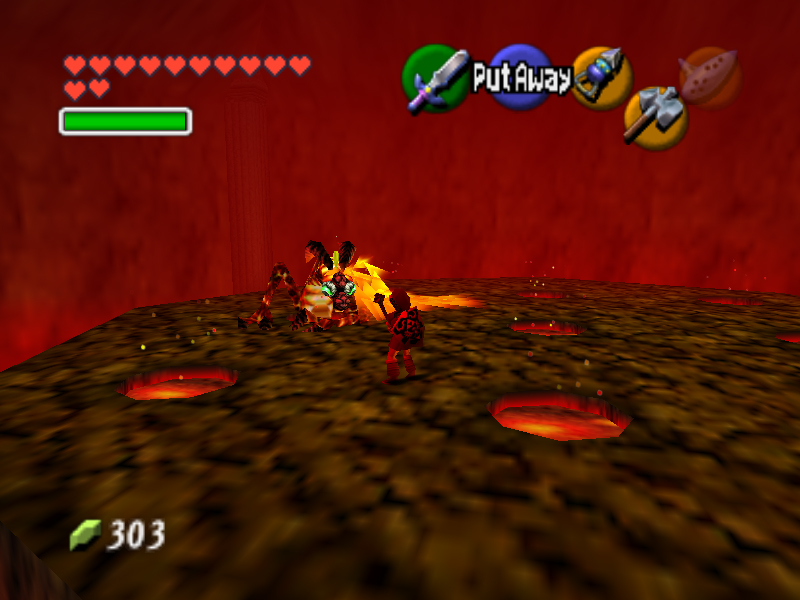Choose the Hookshot item icon
Image resolution: width=800 pixels, height=600 pixels.
pos(601,77)
